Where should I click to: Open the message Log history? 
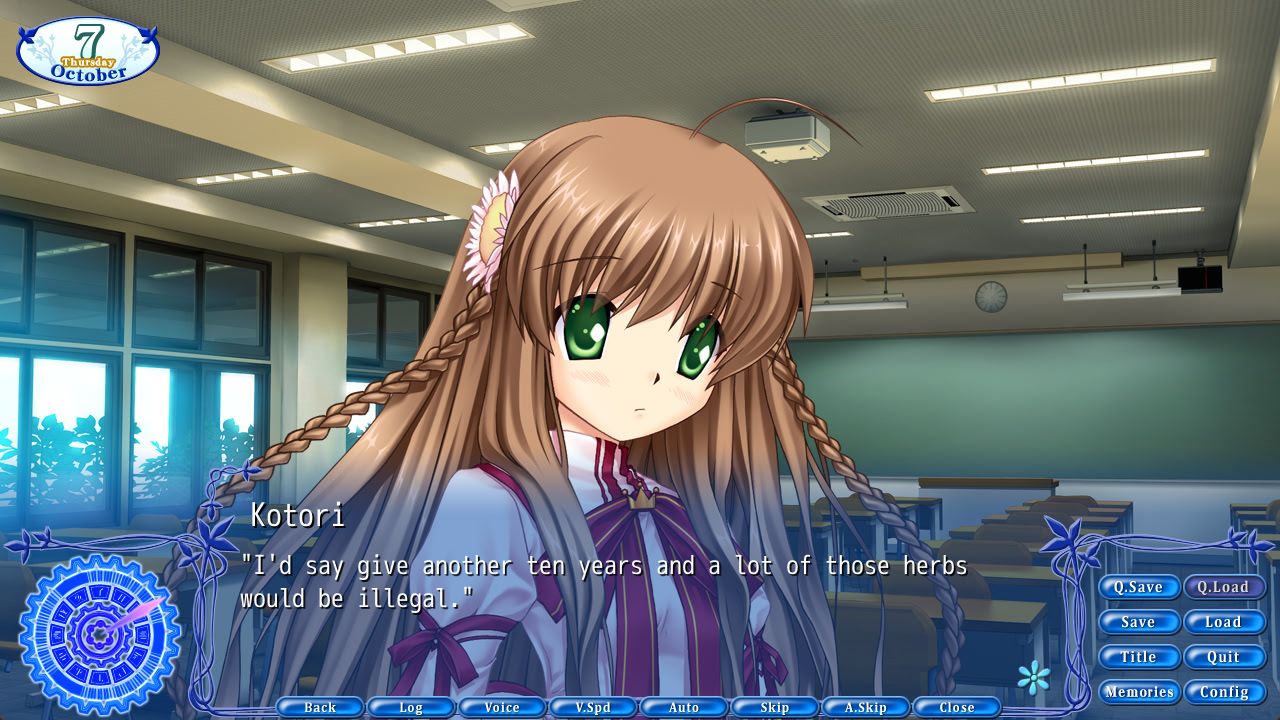pyautogui.click(x=410, y=707)
